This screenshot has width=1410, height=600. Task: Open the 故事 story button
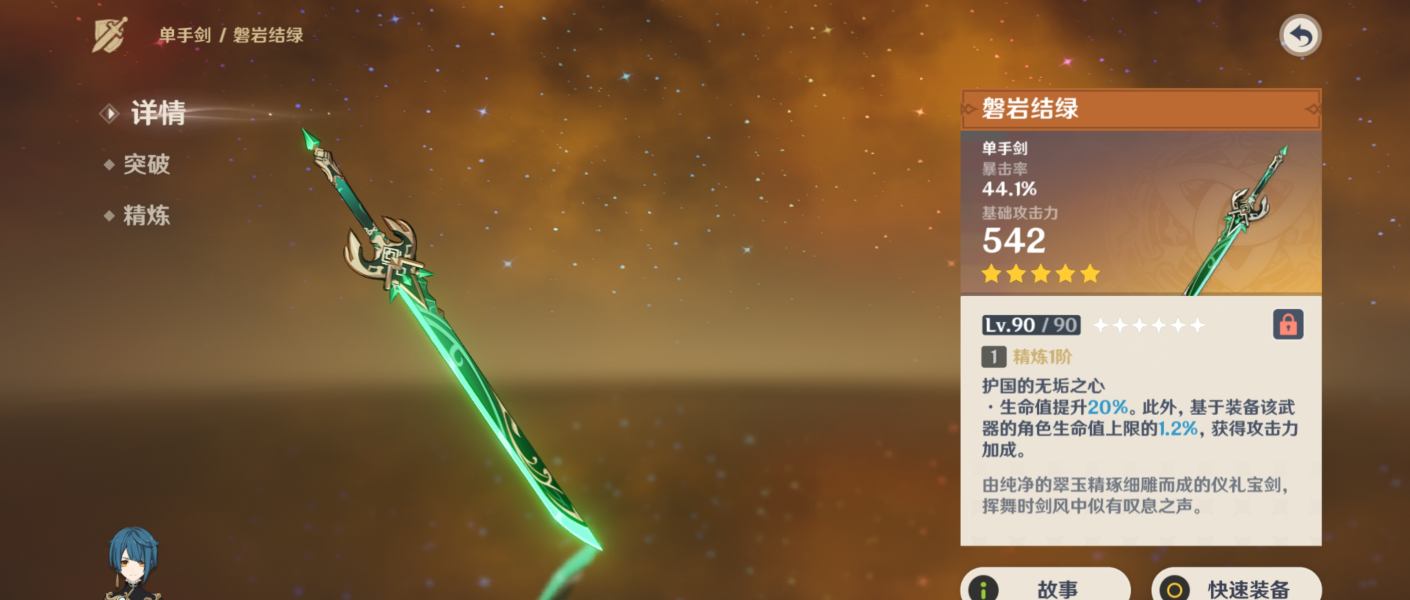[x=1045, y=587]
